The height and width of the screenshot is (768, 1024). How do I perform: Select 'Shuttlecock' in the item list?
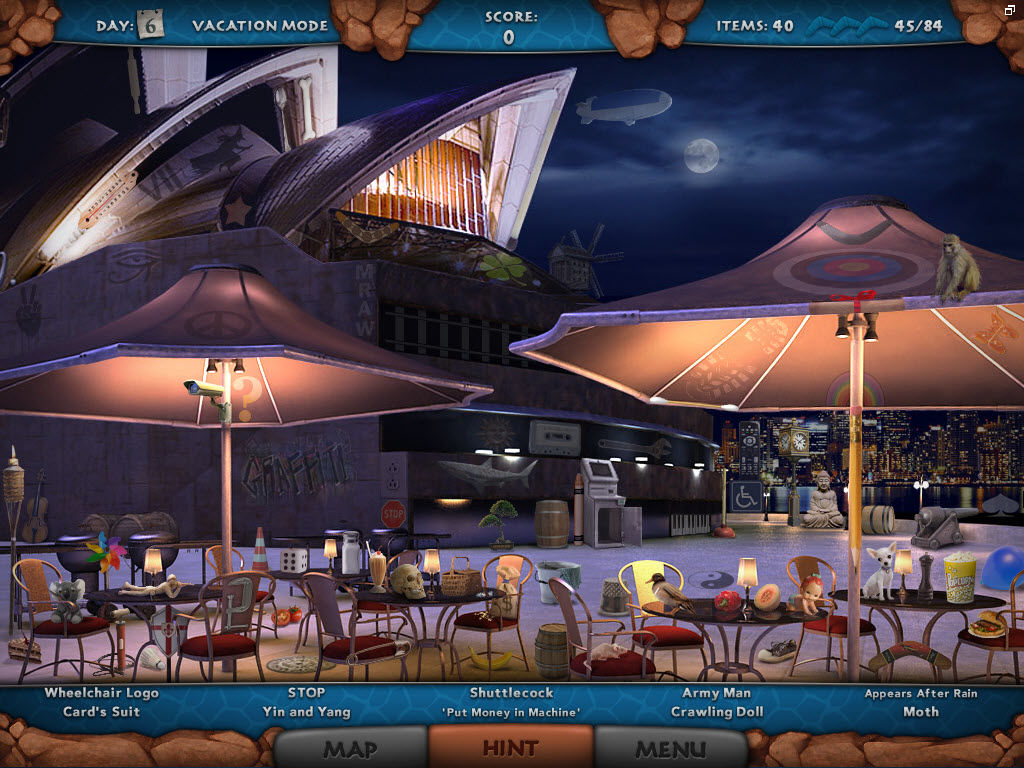[x=511, y=693]
